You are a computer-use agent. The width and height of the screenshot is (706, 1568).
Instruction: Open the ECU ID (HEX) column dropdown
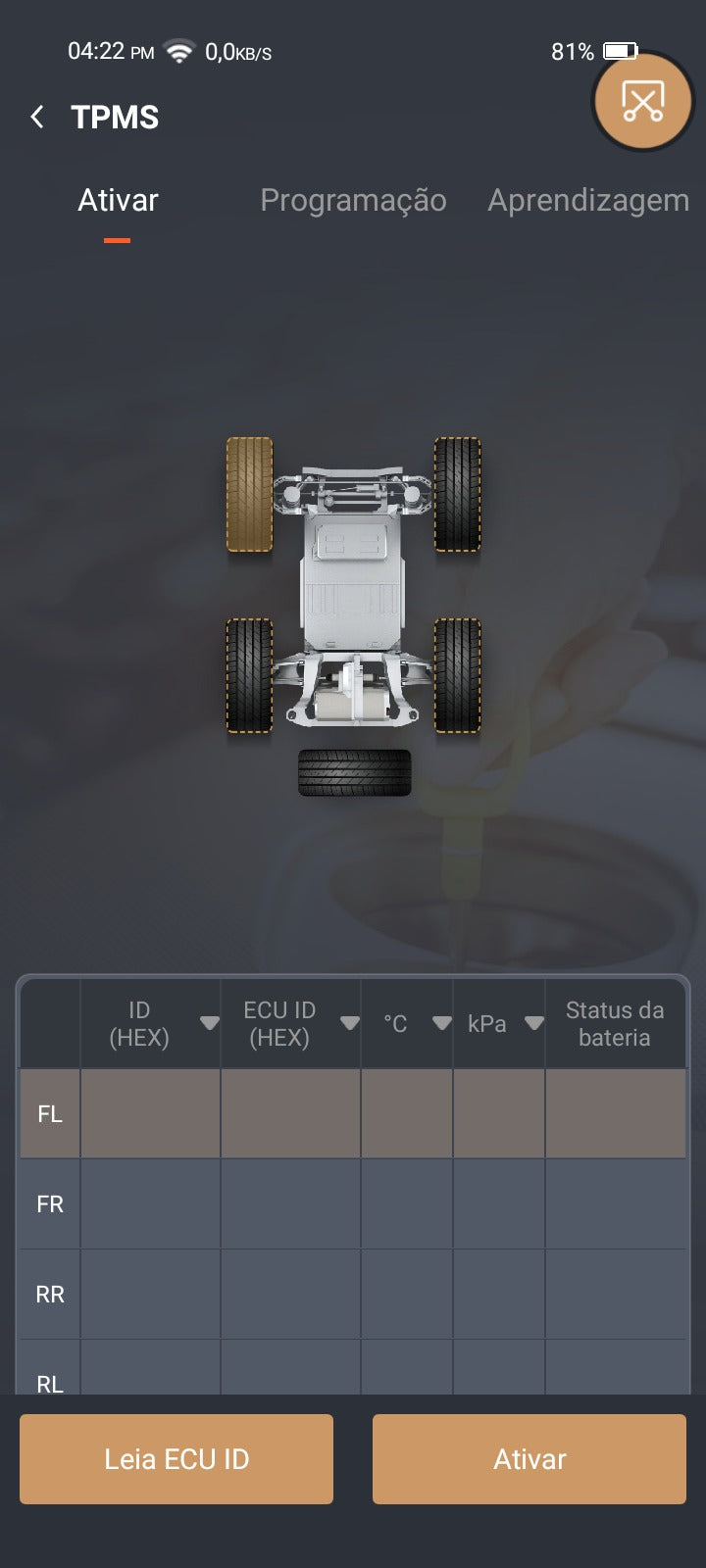tap(349, 1023)
